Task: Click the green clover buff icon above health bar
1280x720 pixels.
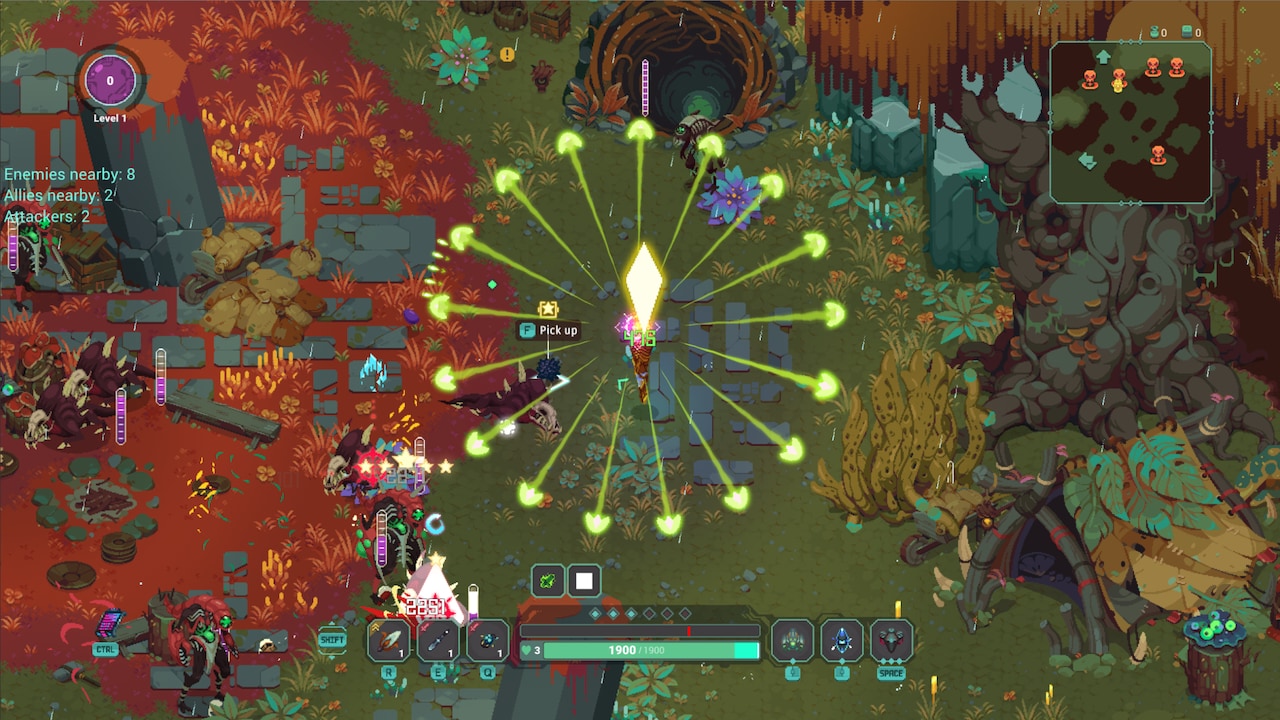Action: coord(548,580)
